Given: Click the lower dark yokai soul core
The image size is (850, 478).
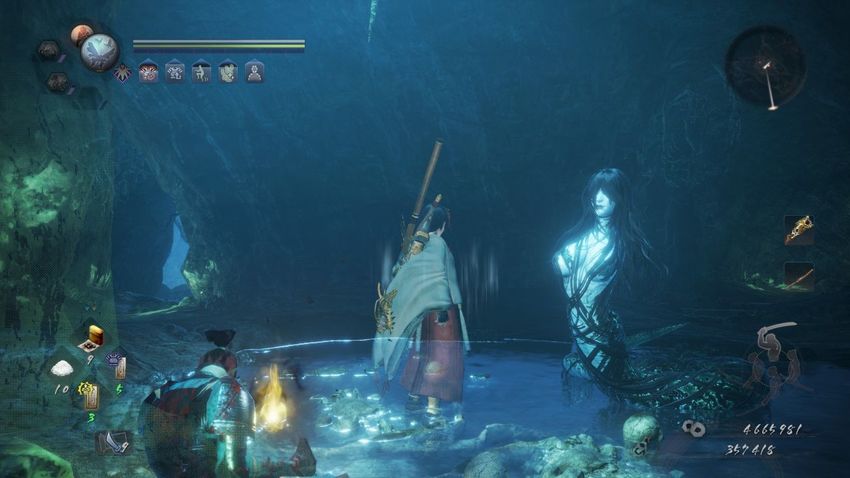Looking at the screenshot, I should pos(58,82).
